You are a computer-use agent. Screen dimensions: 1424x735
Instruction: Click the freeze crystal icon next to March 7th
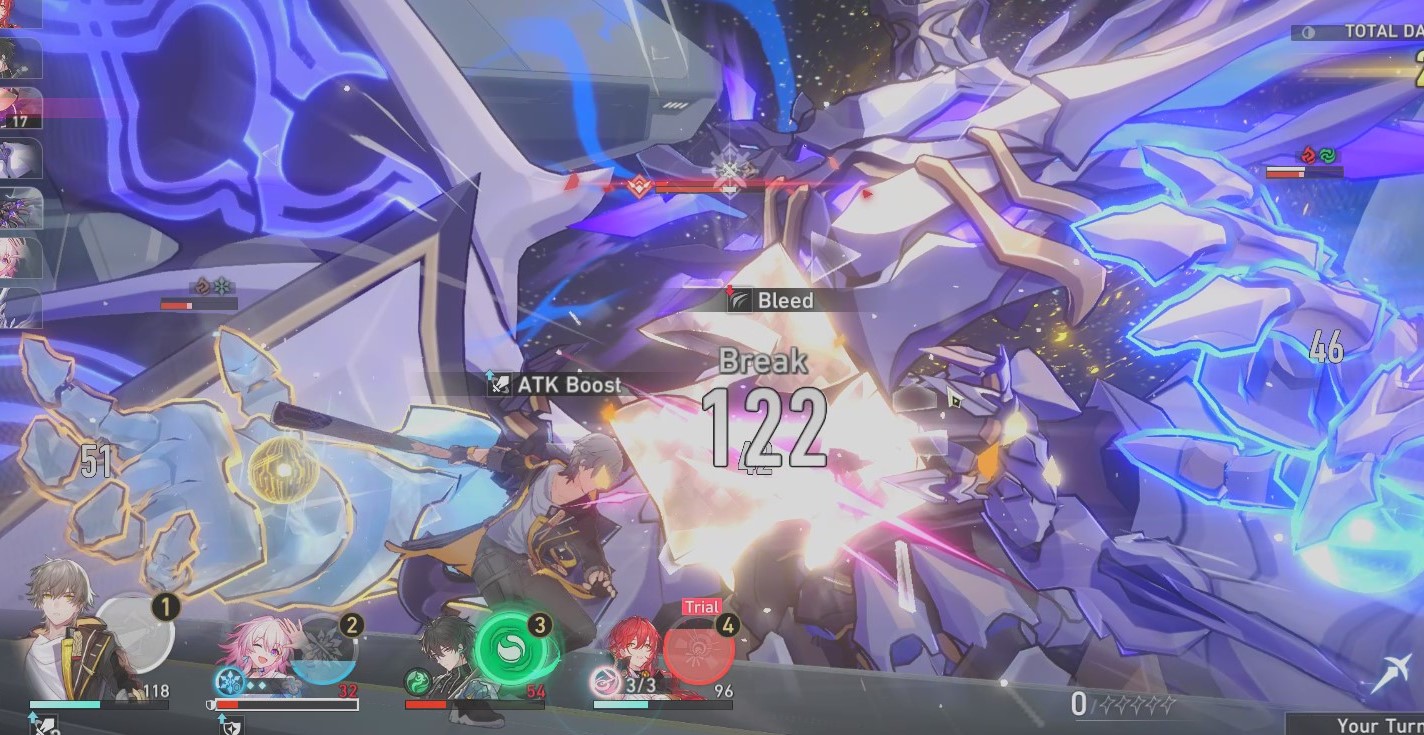229,682
